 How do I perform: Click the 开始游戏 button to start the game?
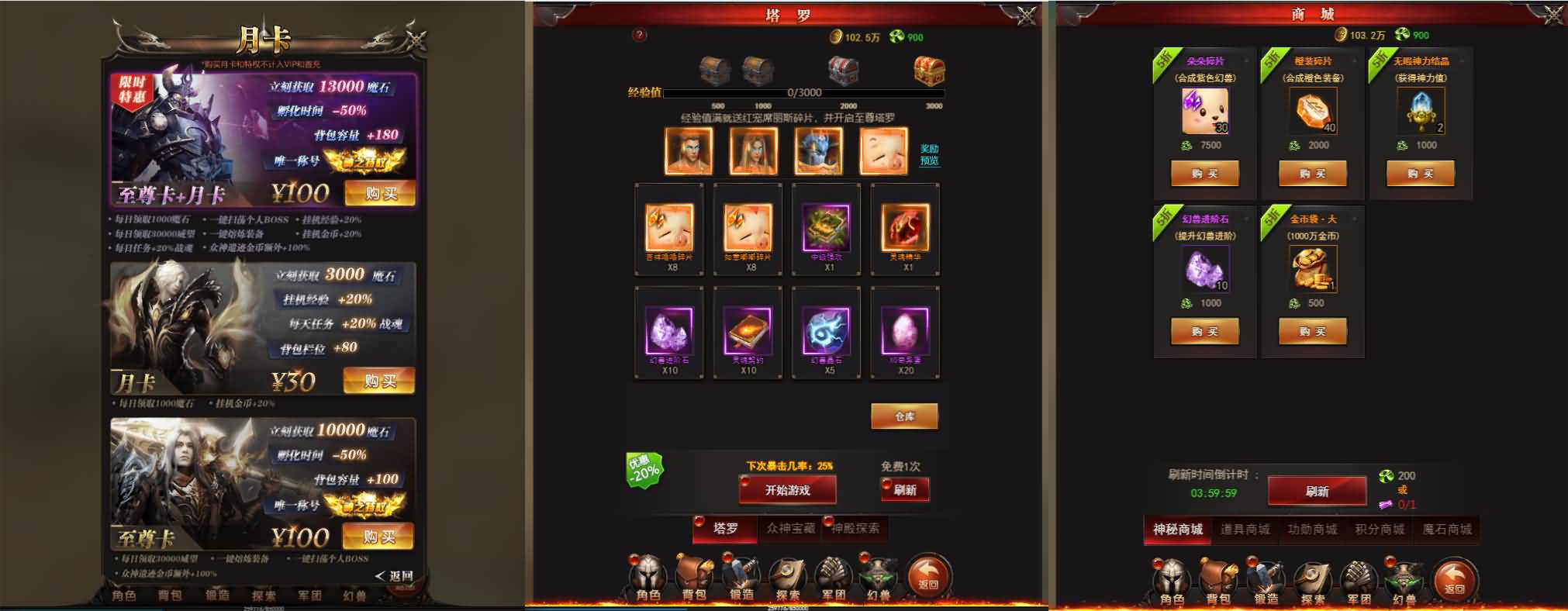pyautogui.click(x=789, y=490)
